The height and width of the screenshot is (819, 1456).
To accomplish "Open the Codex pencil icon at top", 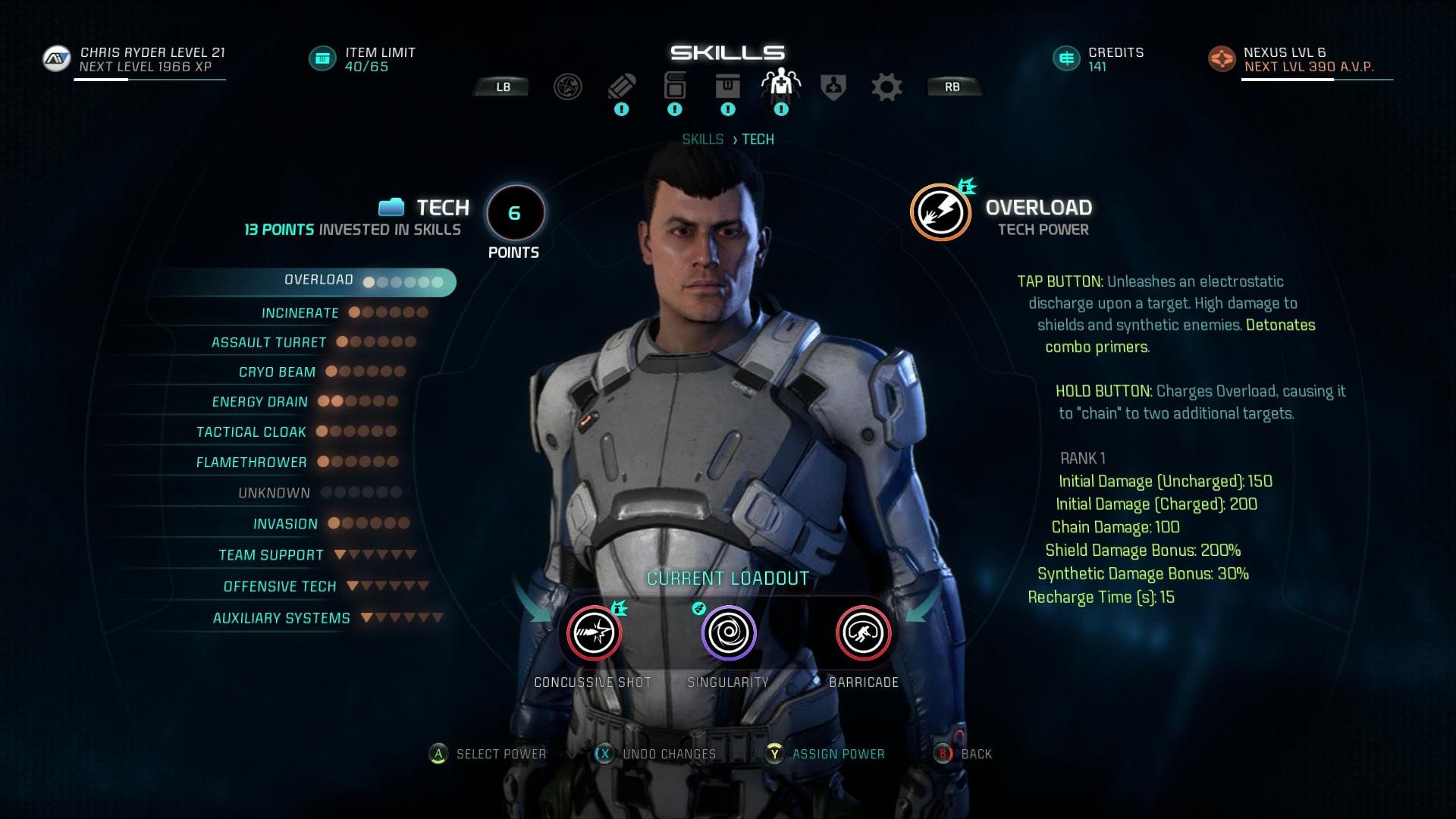I will [x=622, y=86].
